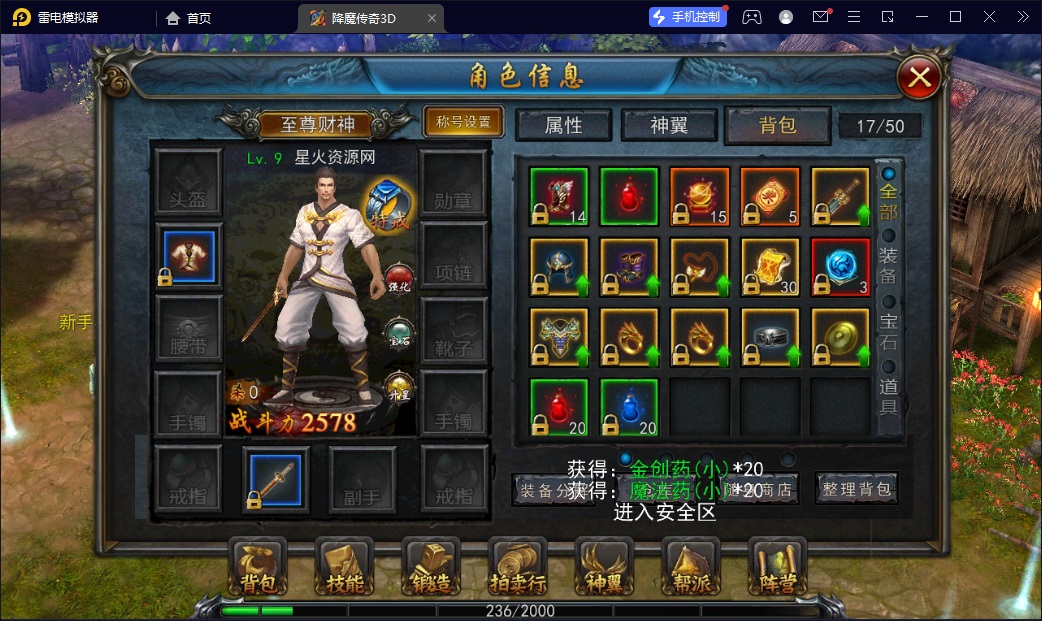Select the red potion stack of 20
Viewport: 1042px width, 621px height.
coord(559,408)
